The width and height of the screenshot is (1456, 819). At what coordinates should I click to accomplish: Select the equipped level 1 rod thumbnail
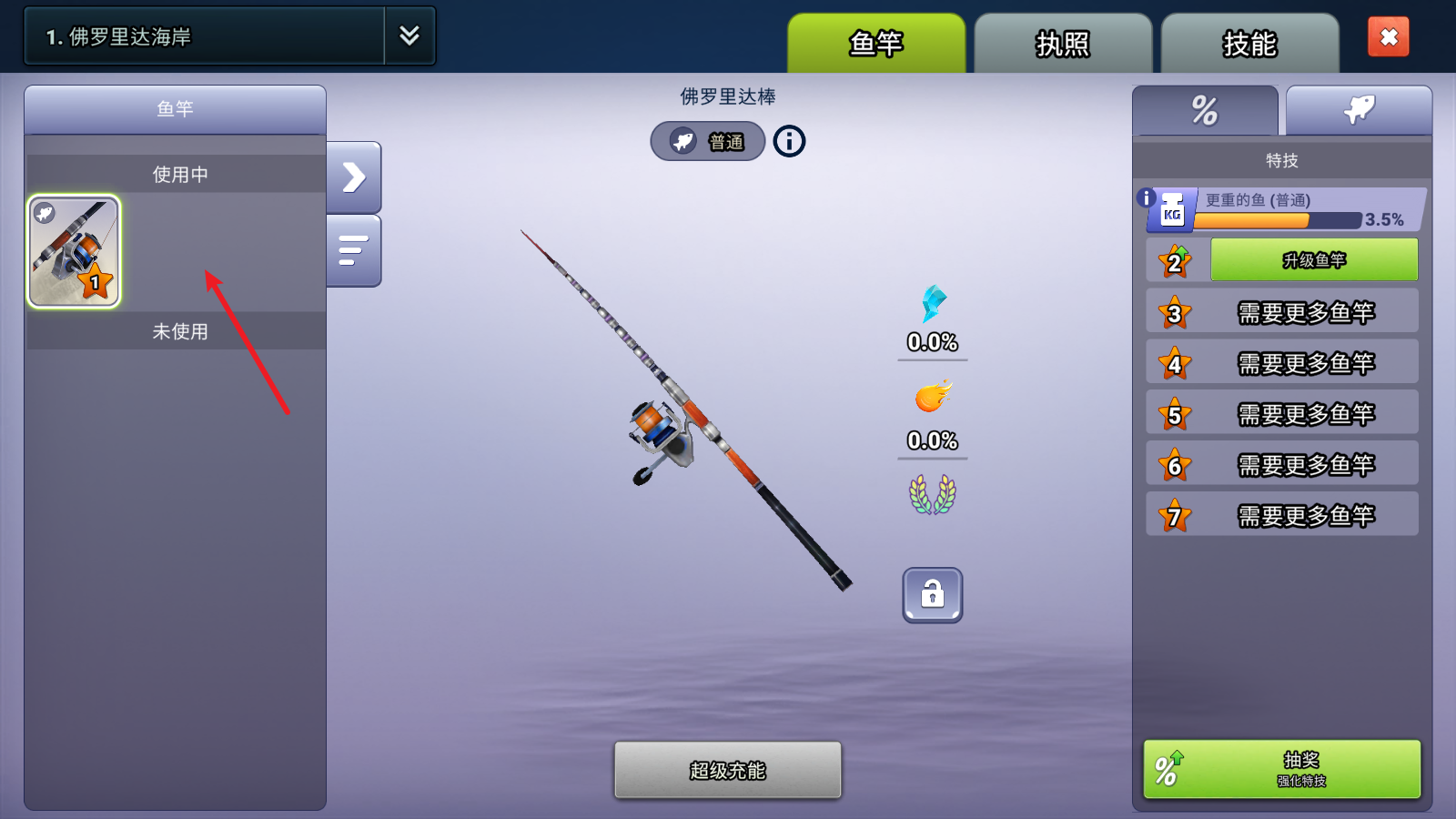pyautogui.click(x=74, y=251)
